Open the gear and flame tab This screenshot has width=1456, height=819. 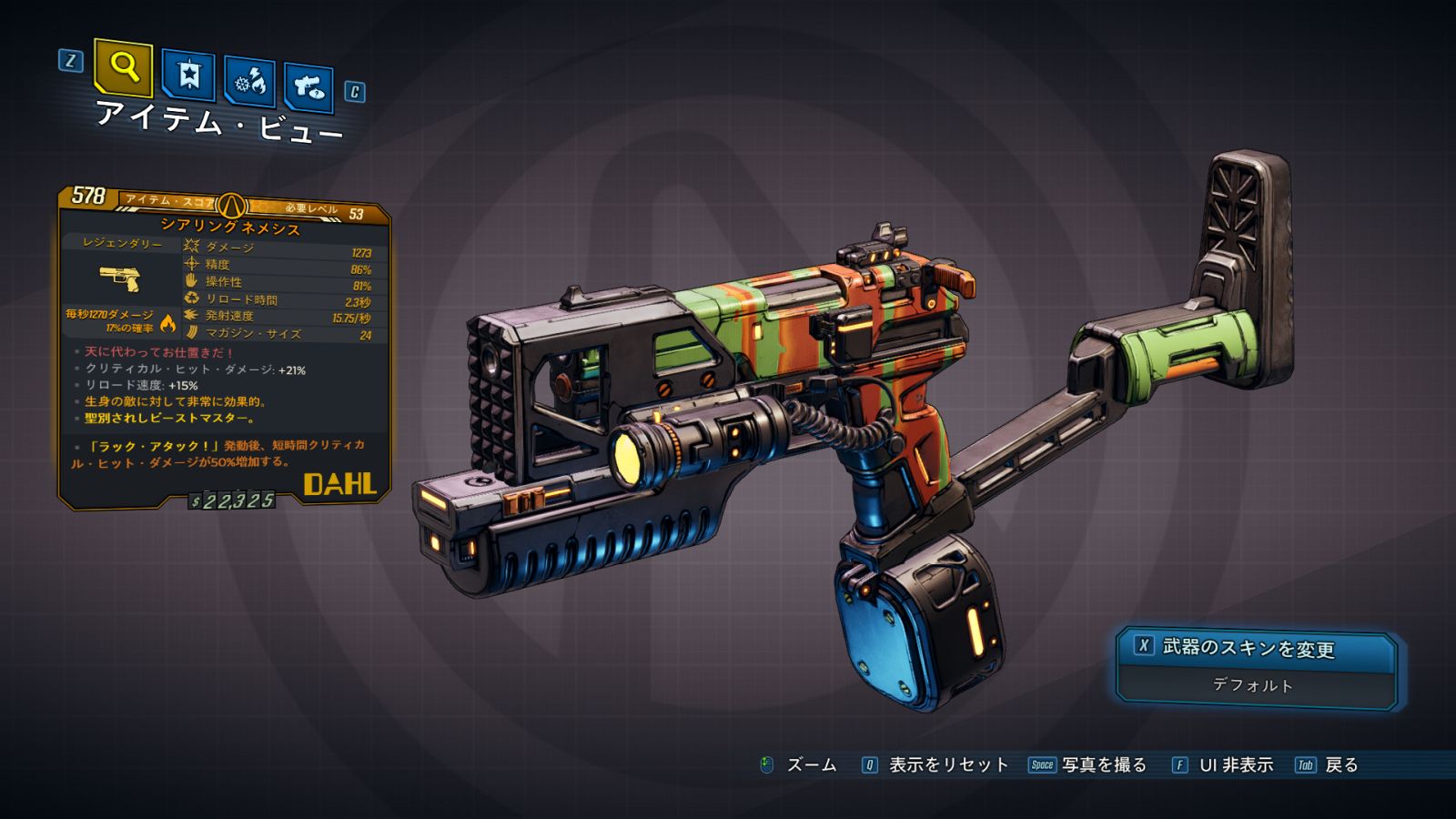pyautogui.click(x=249, y=82)
